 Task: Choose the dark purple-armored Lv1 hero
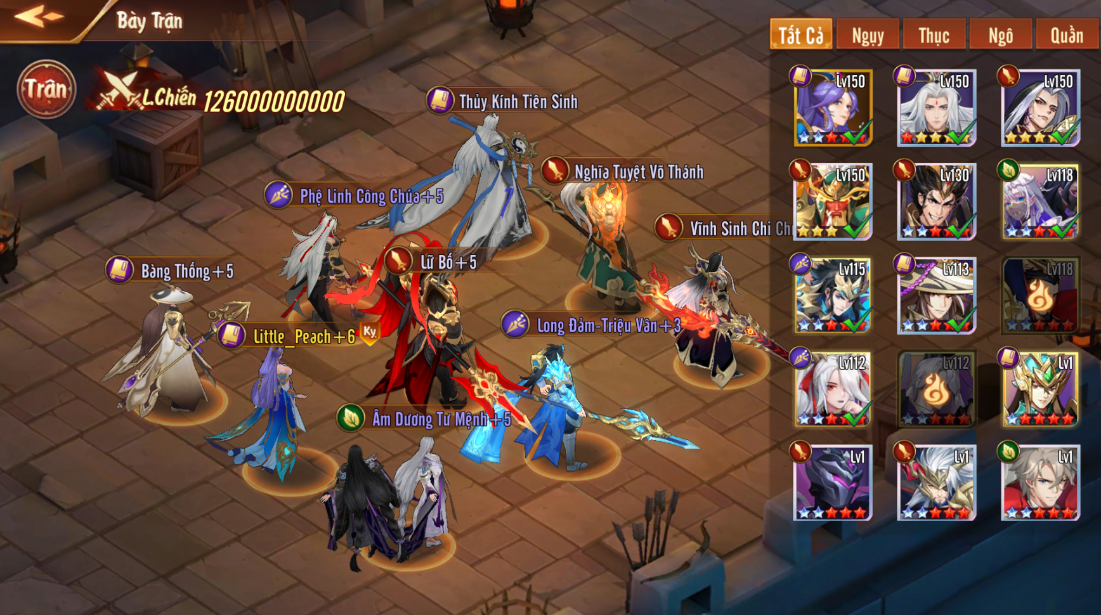click(833, 484)
